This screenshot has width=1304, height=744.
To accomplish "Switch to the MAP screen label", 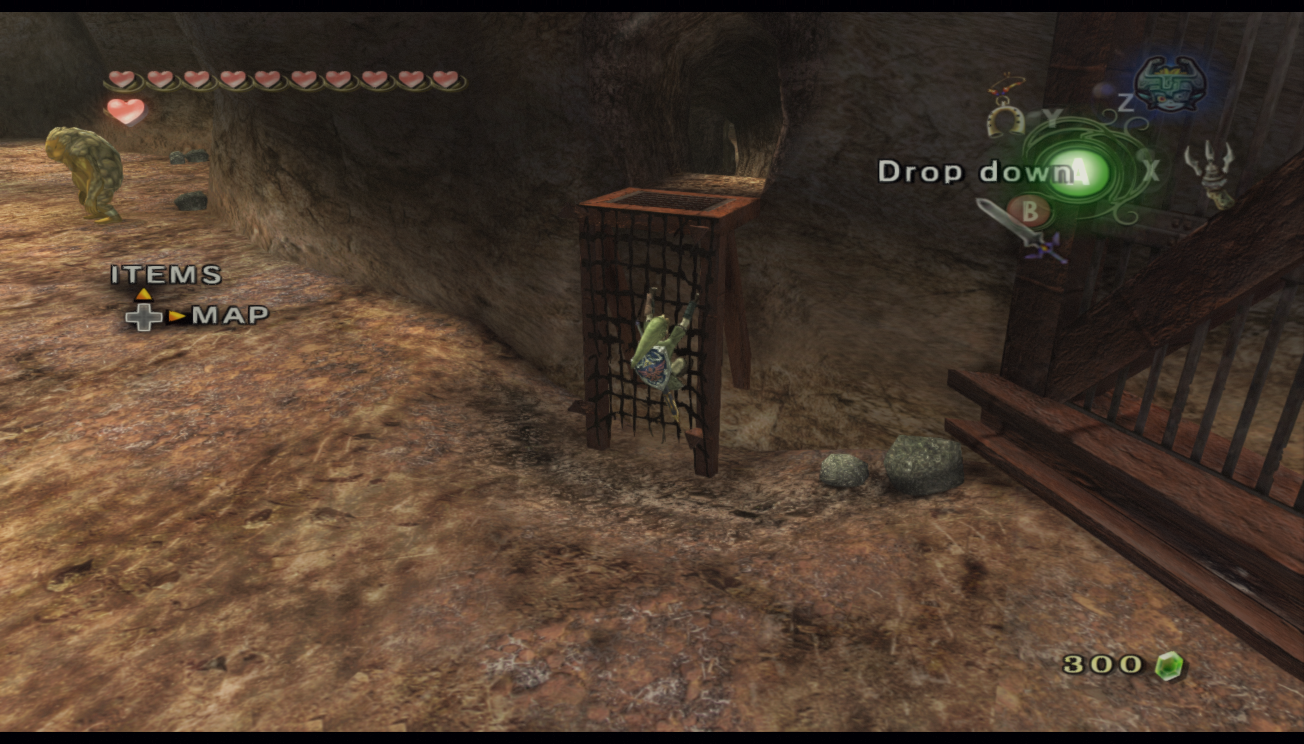I will pyautogui.click(x=231, y=315).
